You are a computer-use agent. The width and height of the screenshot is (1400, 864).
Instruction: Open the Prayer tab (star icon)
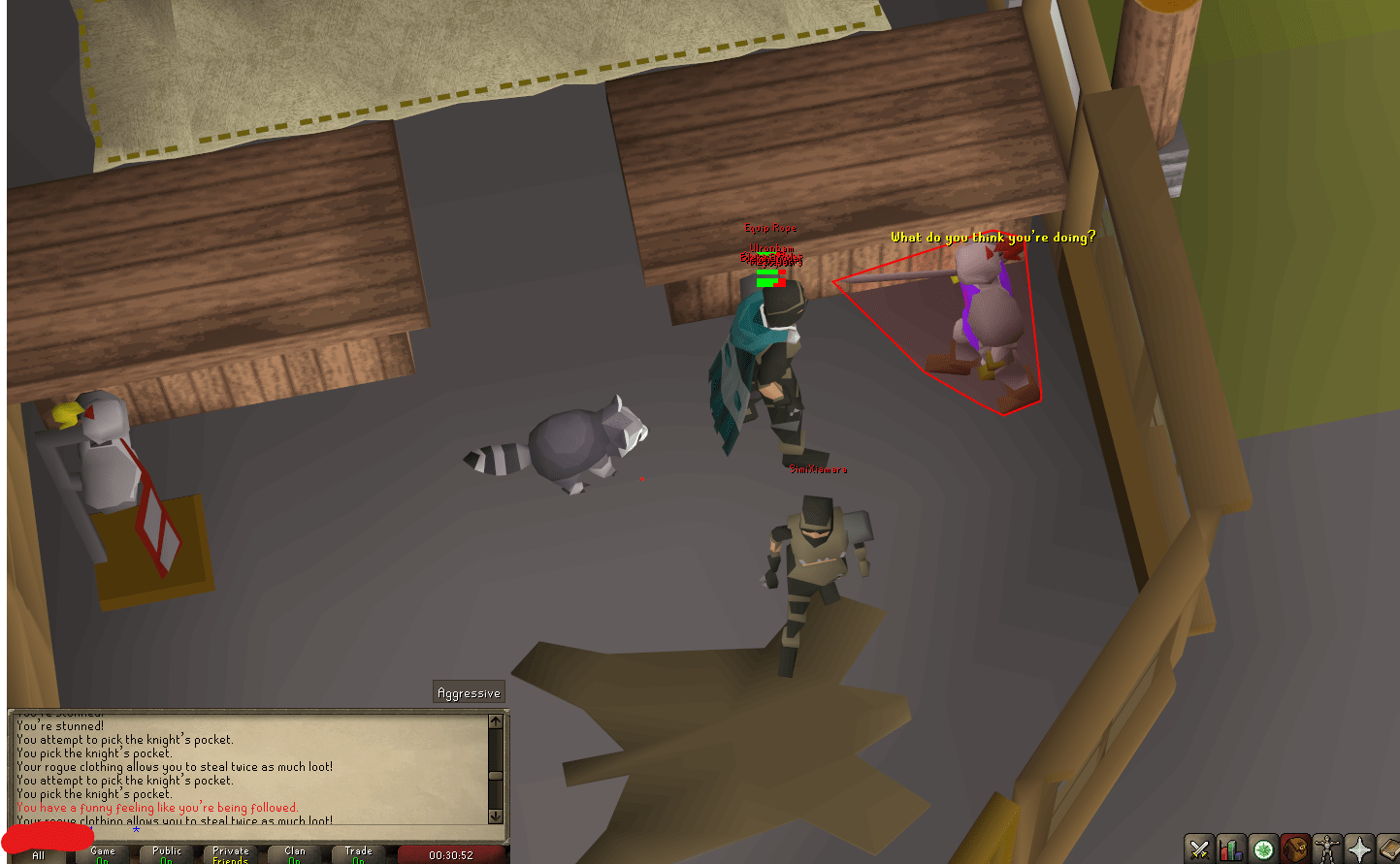[x=1359, y=850]
